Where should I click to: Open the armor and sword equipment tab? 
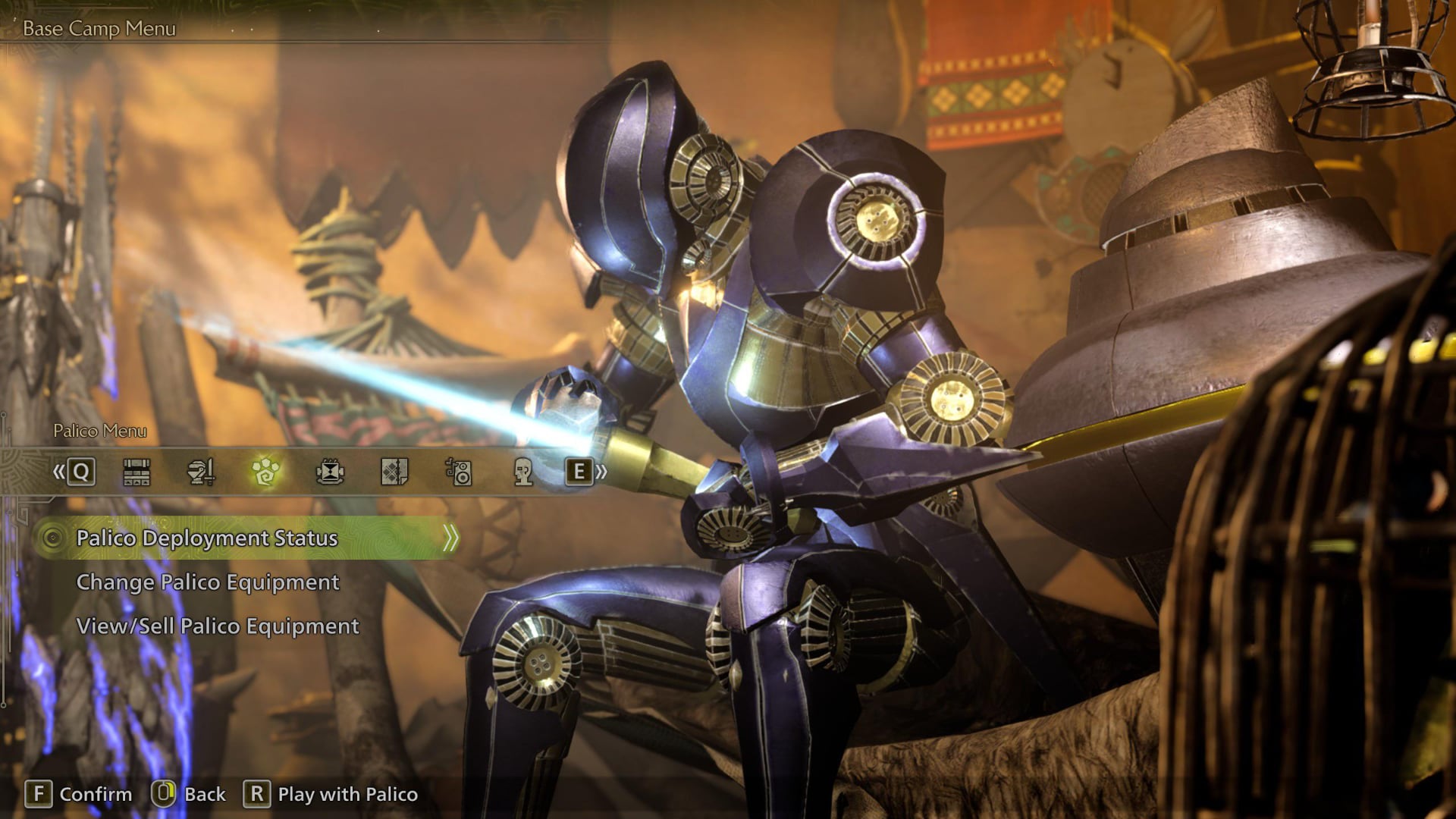point(201,472)
